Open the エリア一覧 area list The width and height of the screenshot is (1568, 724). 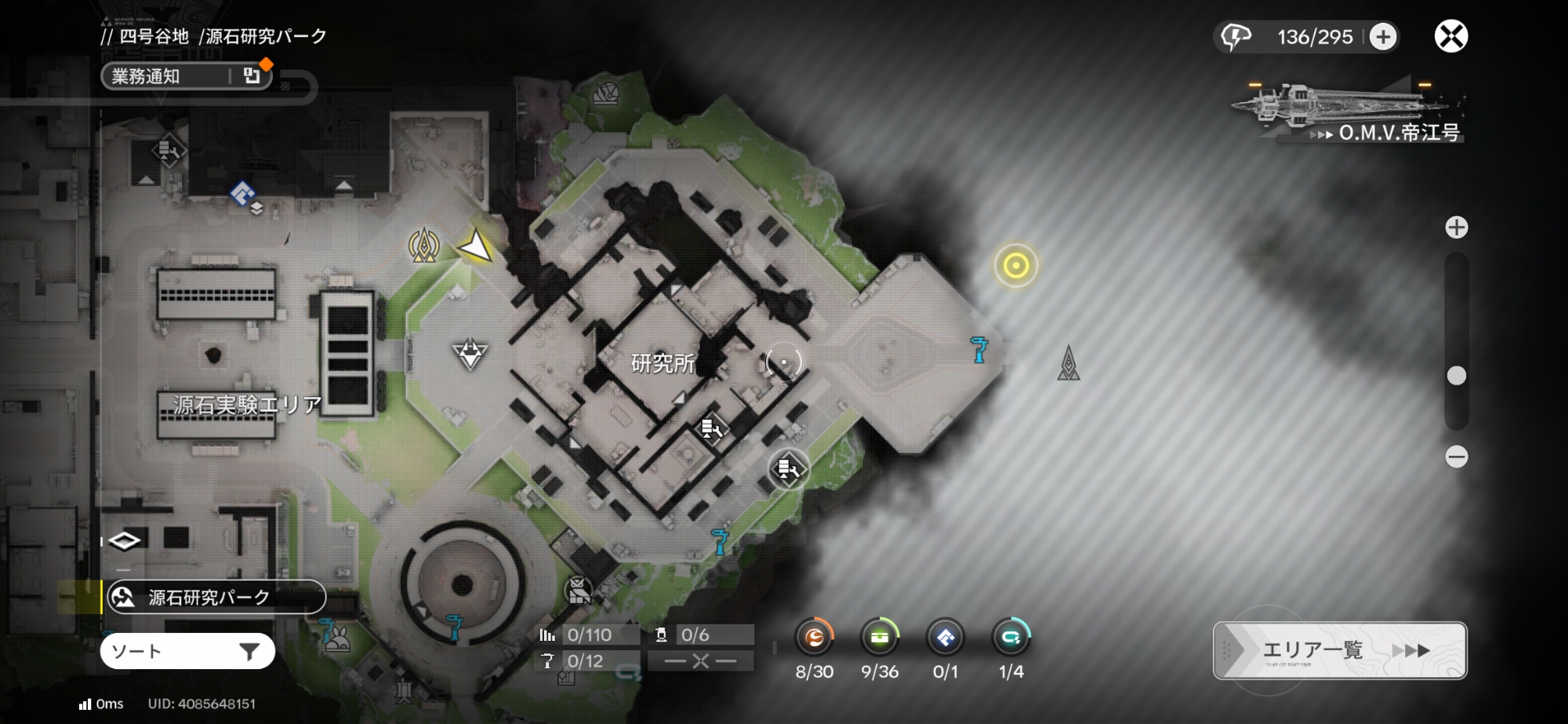pos(1340,650)
